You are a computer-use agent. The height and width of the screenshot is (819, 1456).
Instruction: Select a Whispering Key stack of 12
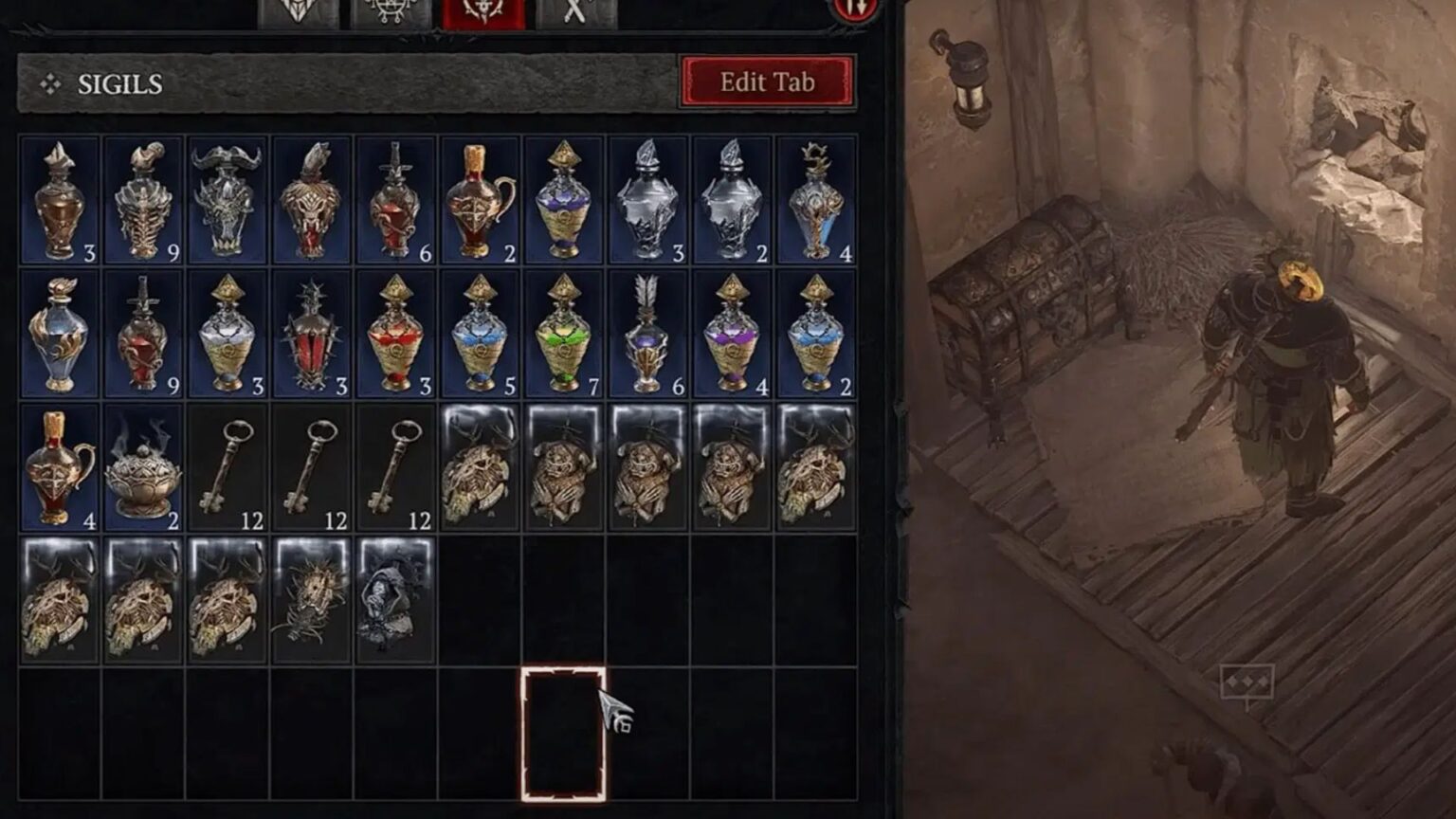pos(226,464)
